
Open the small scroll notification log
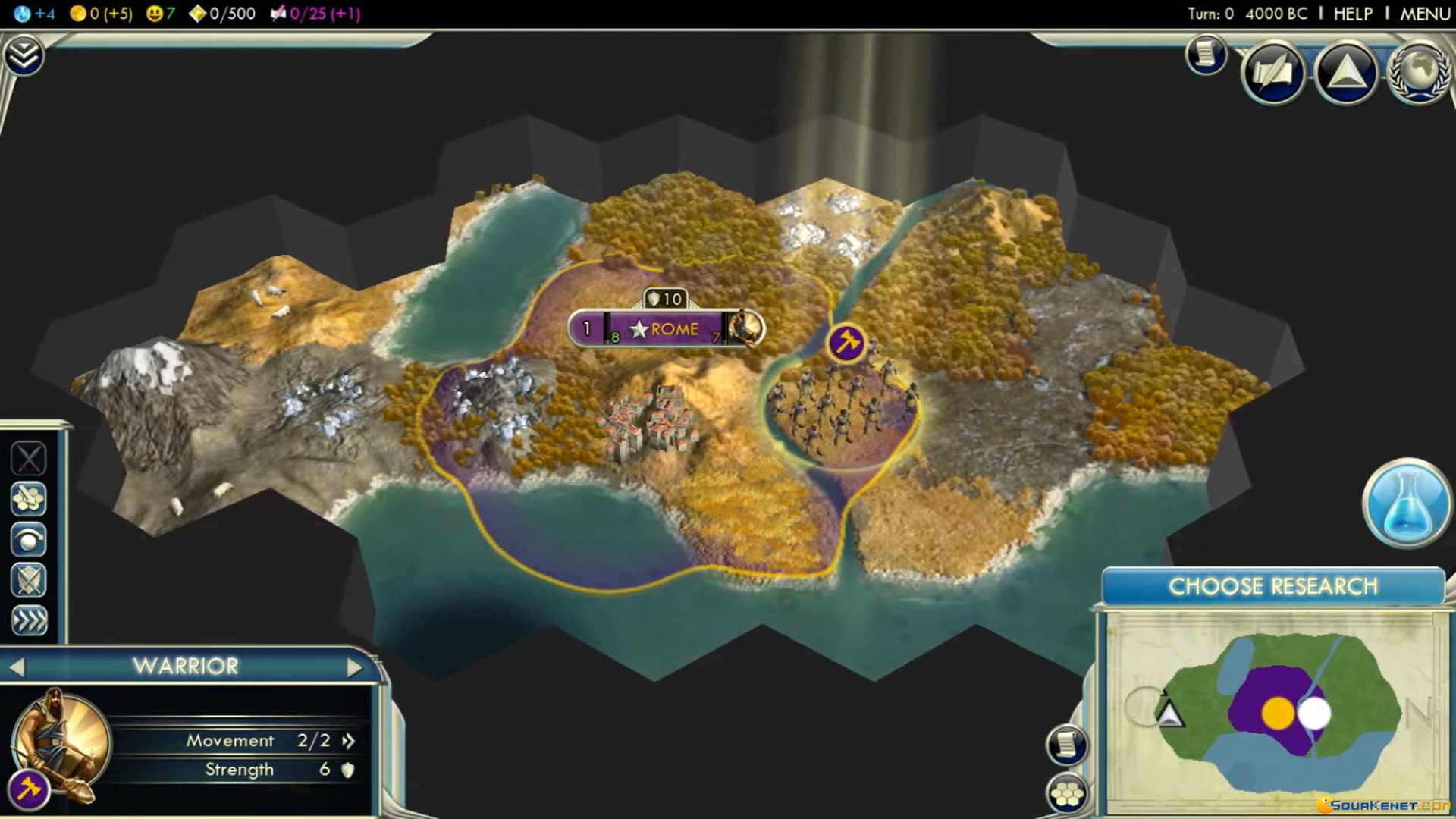[1206, 55]
